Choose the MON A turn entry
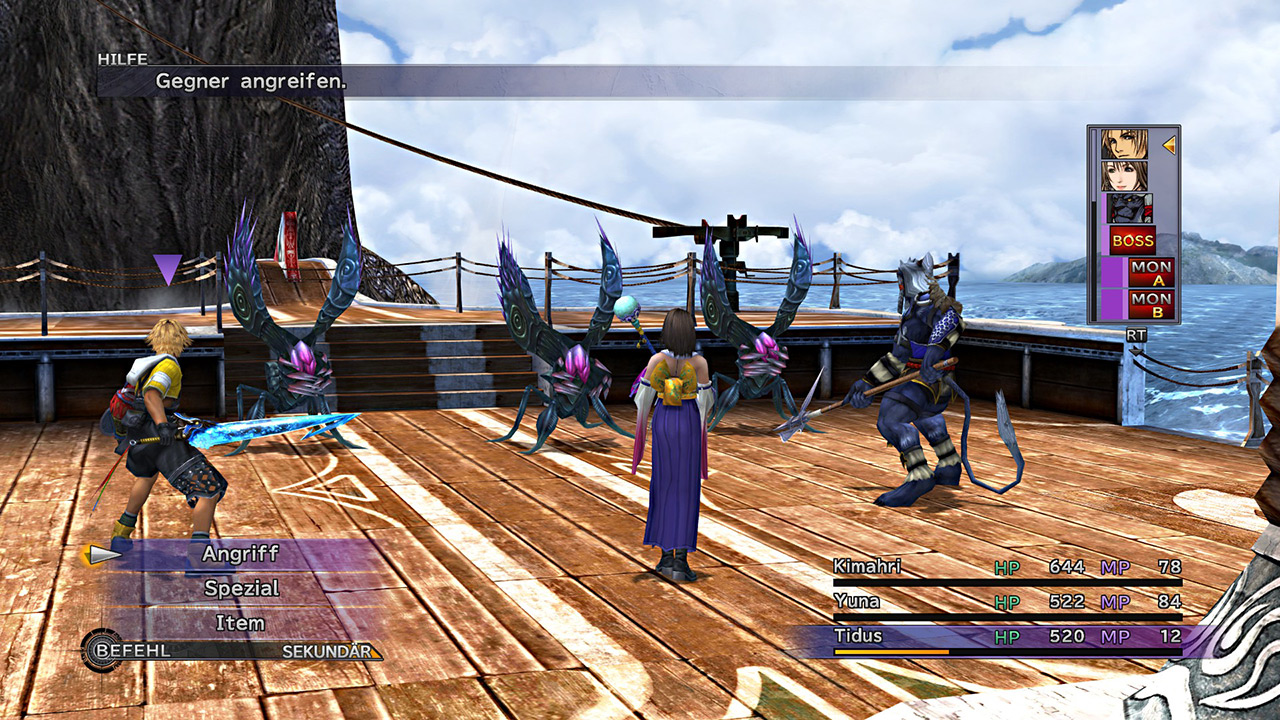Viewport: 1280px width, 720px height. pyautogui.click(x=1150, y=272)
